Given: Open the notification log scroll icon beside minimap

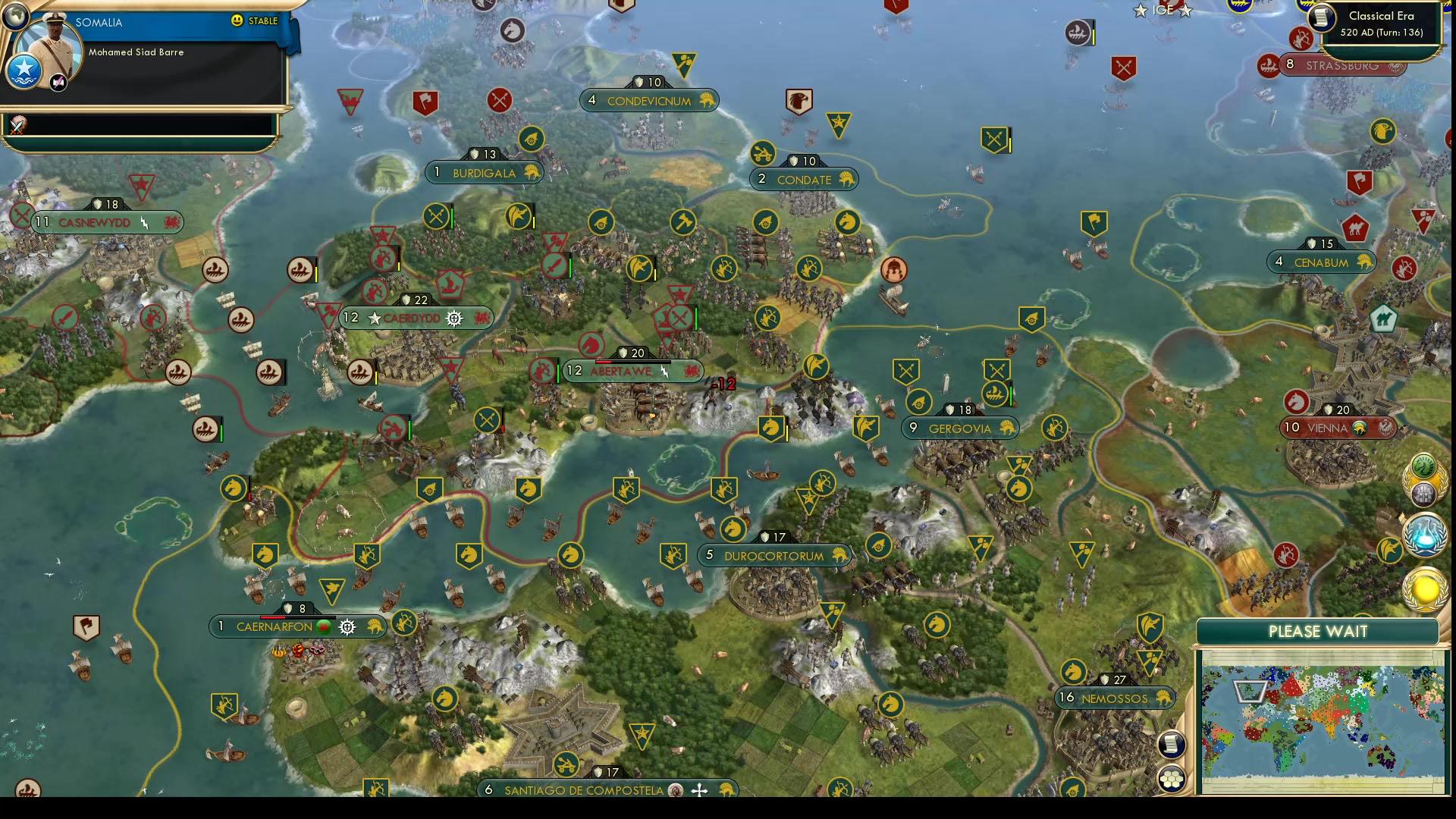Looking at the screenshot, I should pos(1172,744).
